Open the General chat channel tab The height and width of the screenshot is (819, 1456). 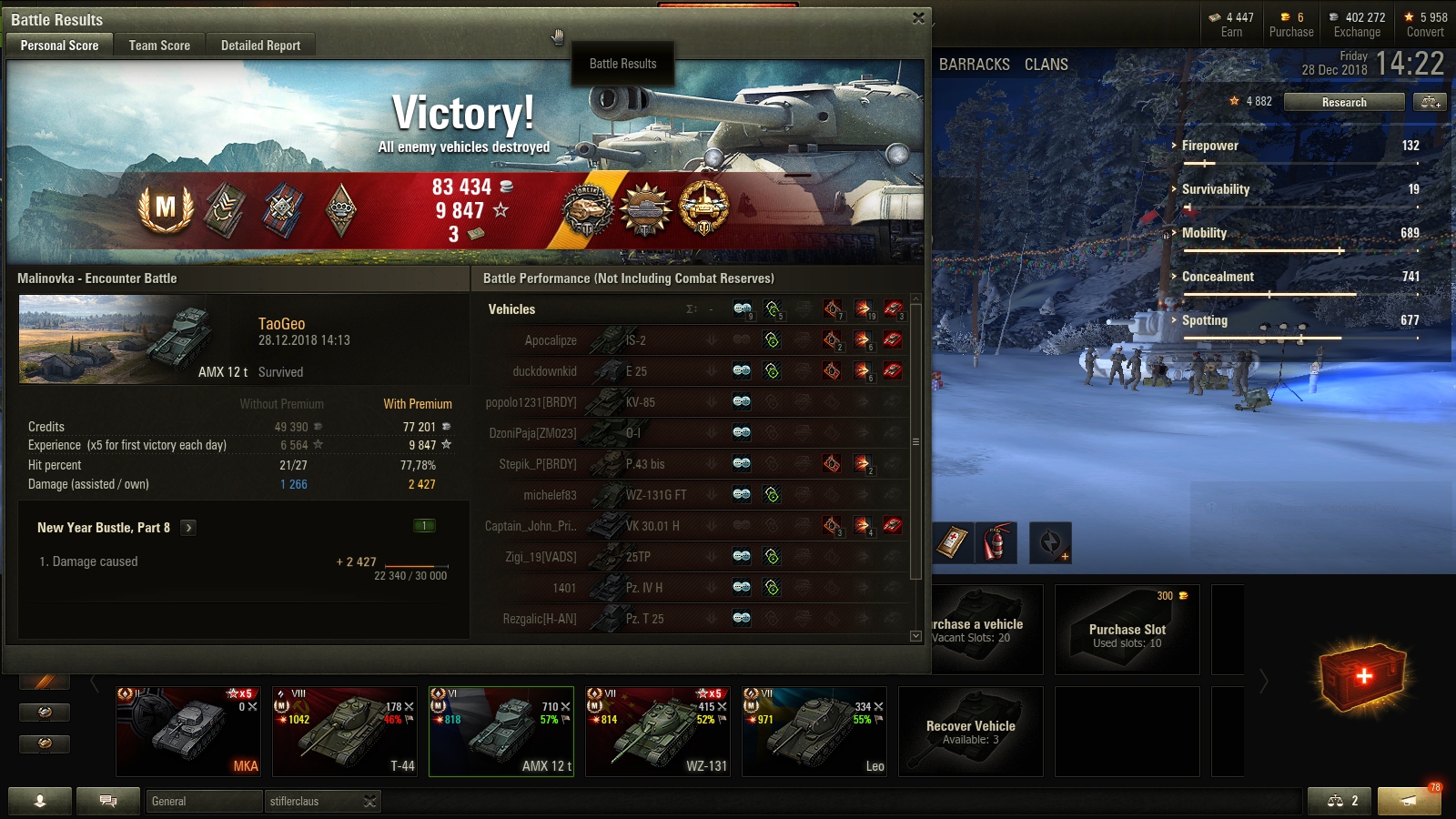pos(204,802)
